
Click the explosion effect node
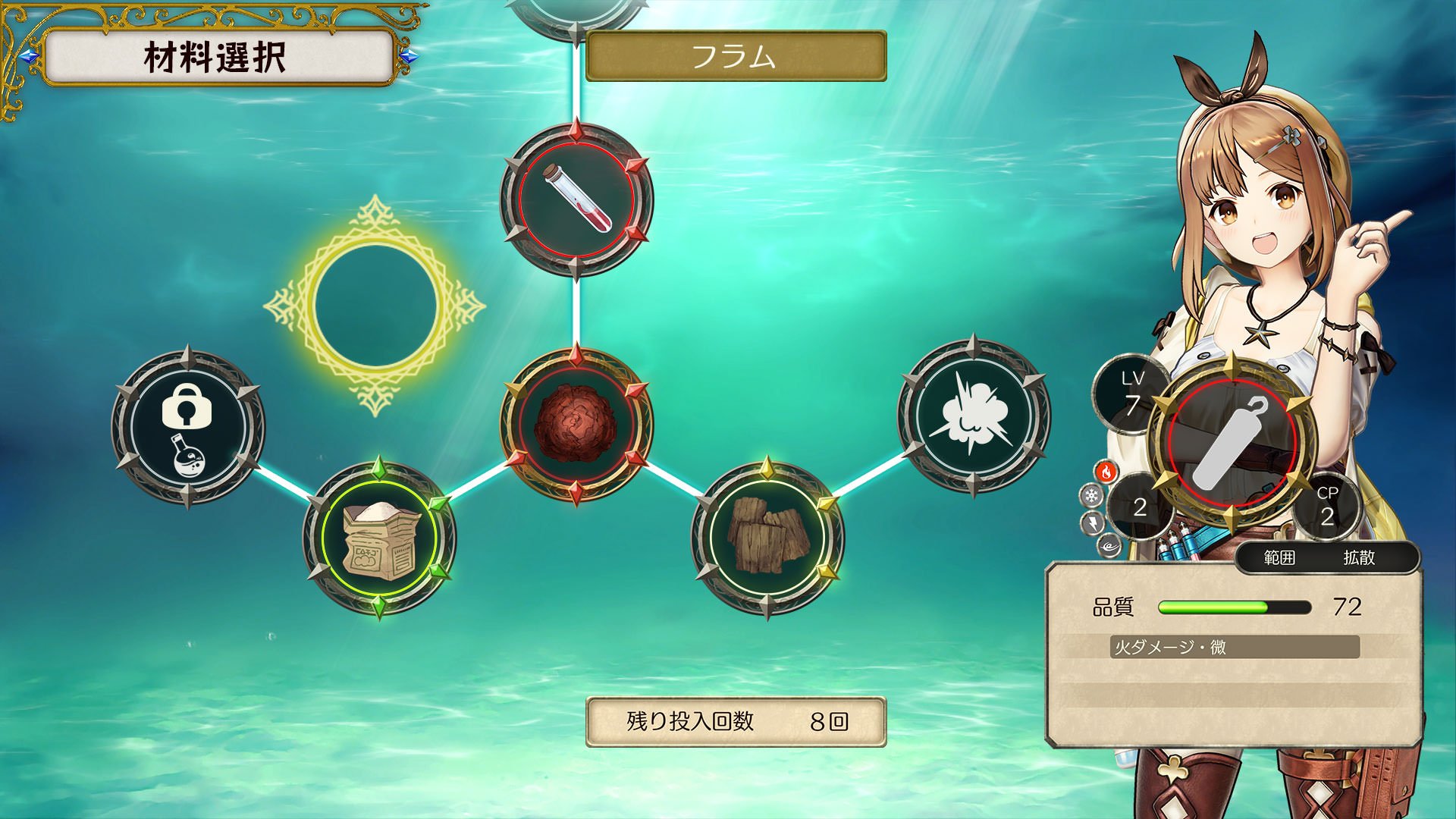tap(973, 419)
